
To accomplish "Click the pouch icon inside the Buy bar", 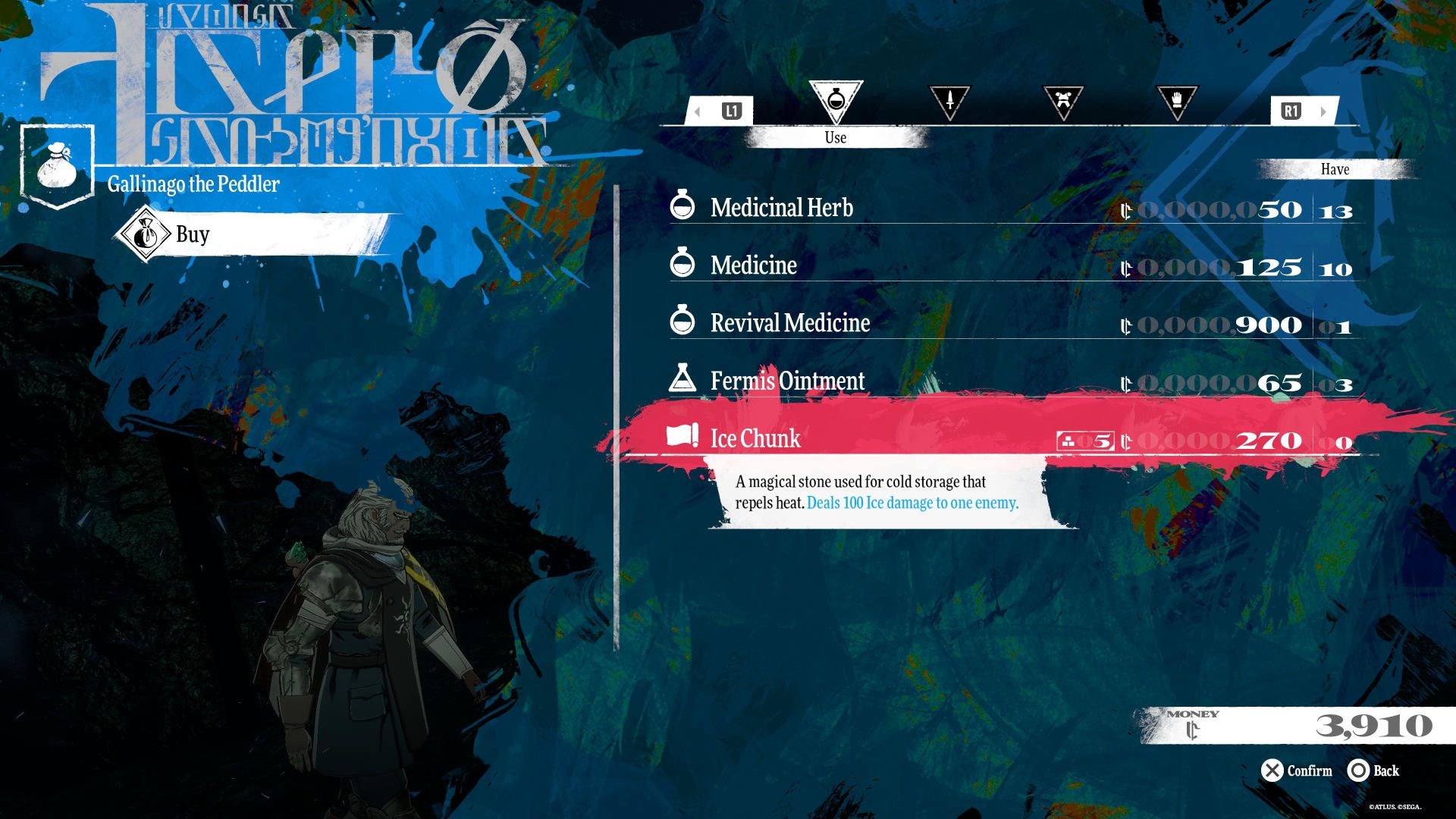I will point(146,234).
